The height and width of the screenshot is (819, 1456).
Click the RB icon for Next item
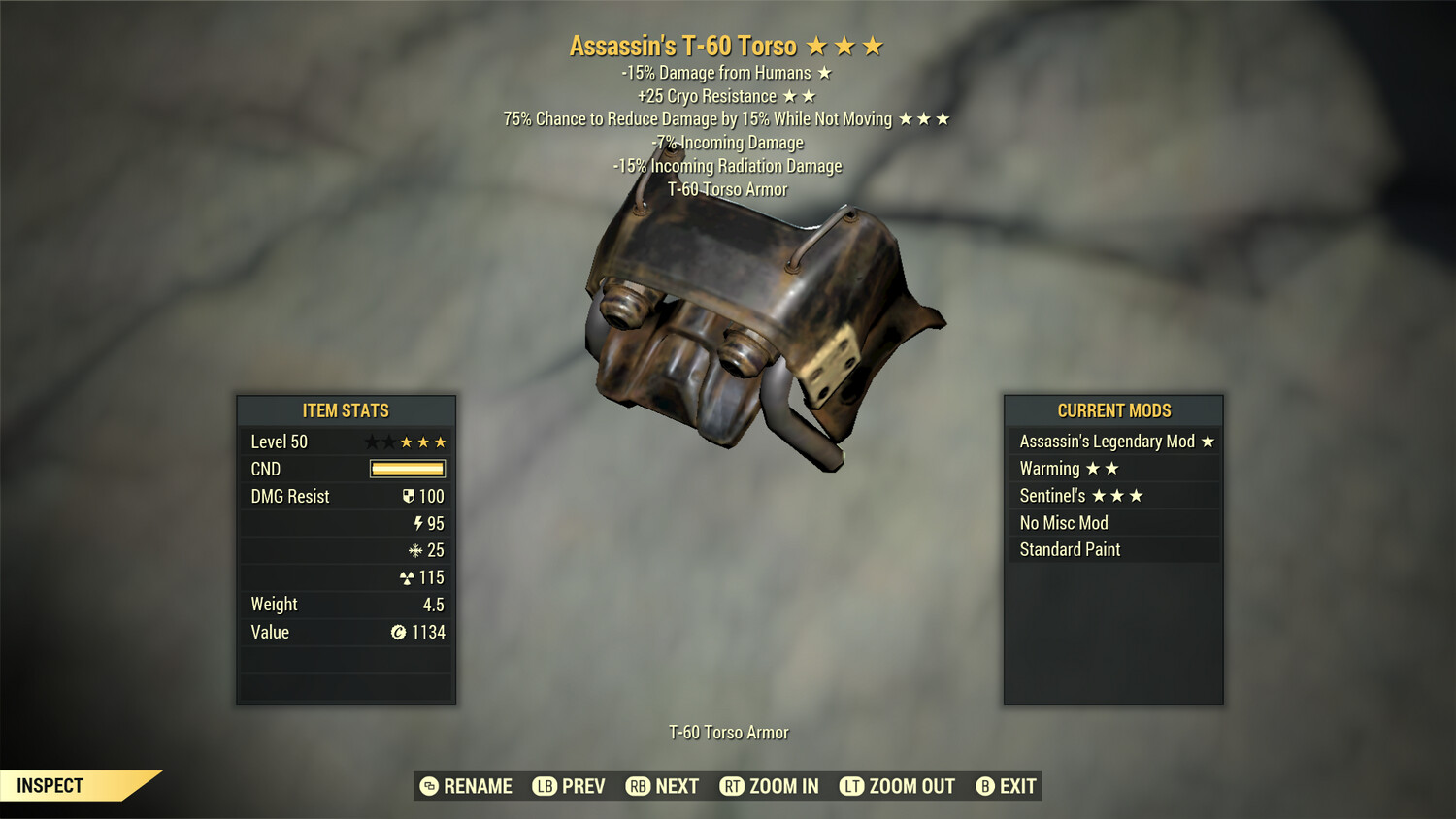tap(640, 786)
